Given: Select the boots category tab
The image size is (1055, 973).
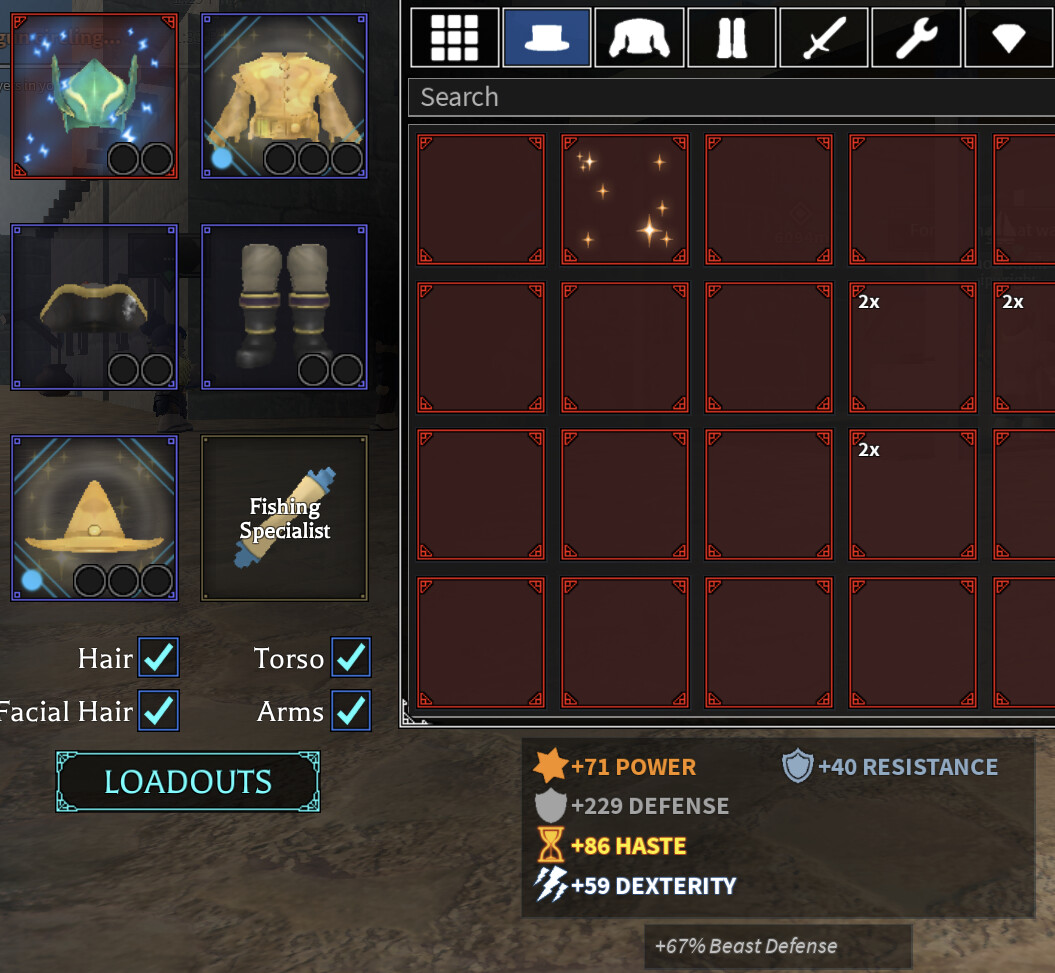Looking at the screenshot, I should click(x=732, y=37).
